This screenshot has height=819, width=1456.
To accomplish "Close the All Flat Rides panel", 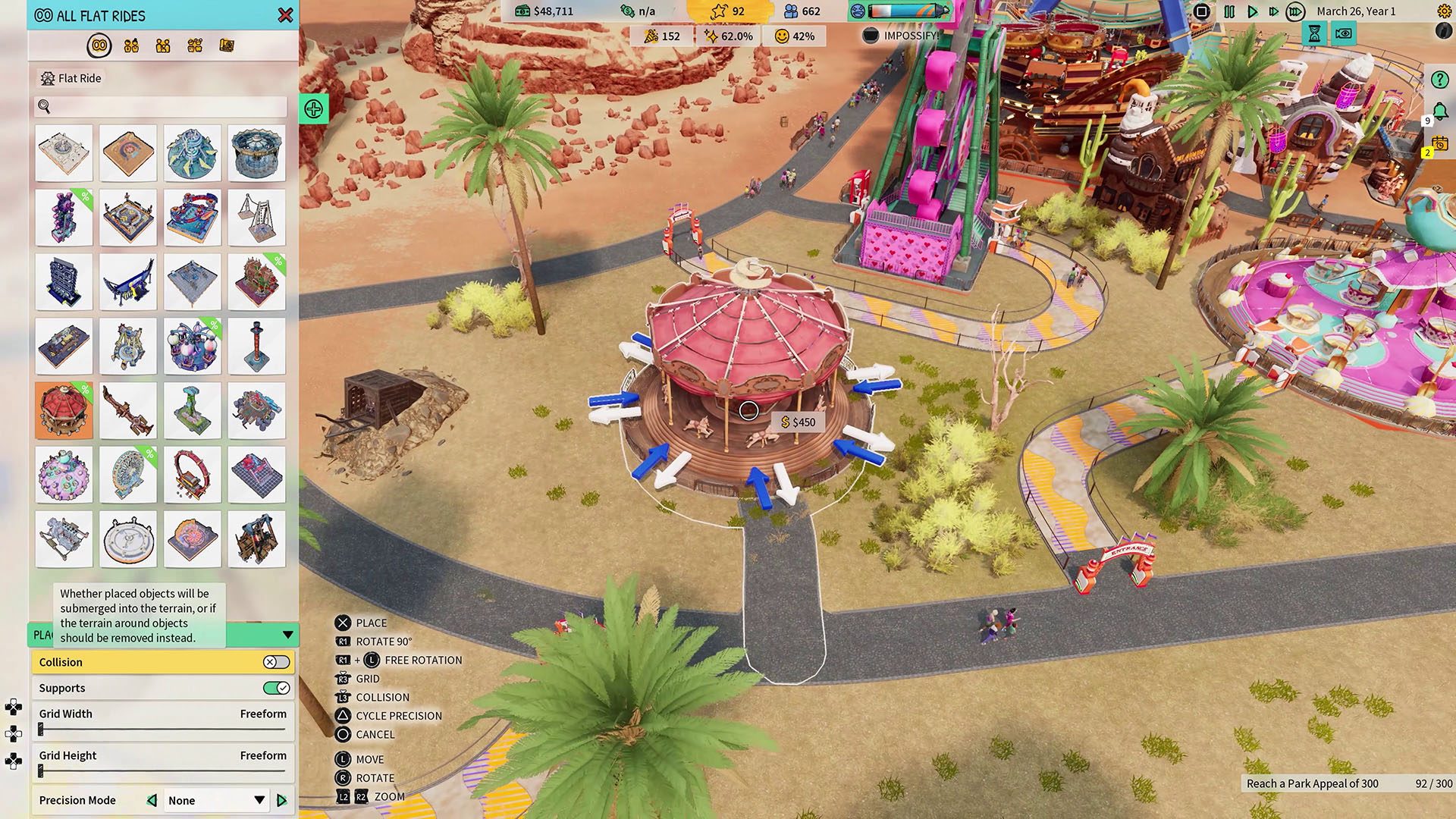I will pos(285,15).
